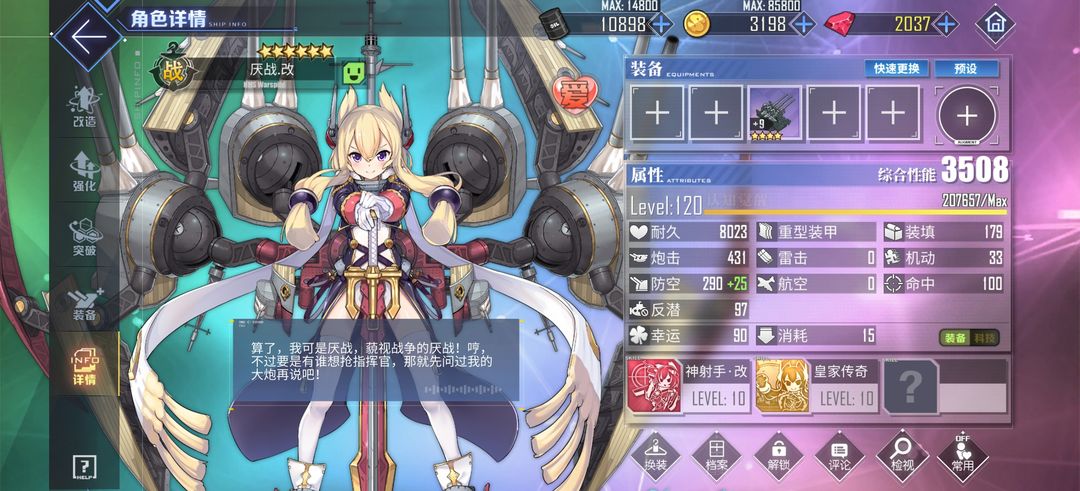The image size is (1080, 491).
Task: Toggle the 常用 favorite button
Action: (963, 457)
